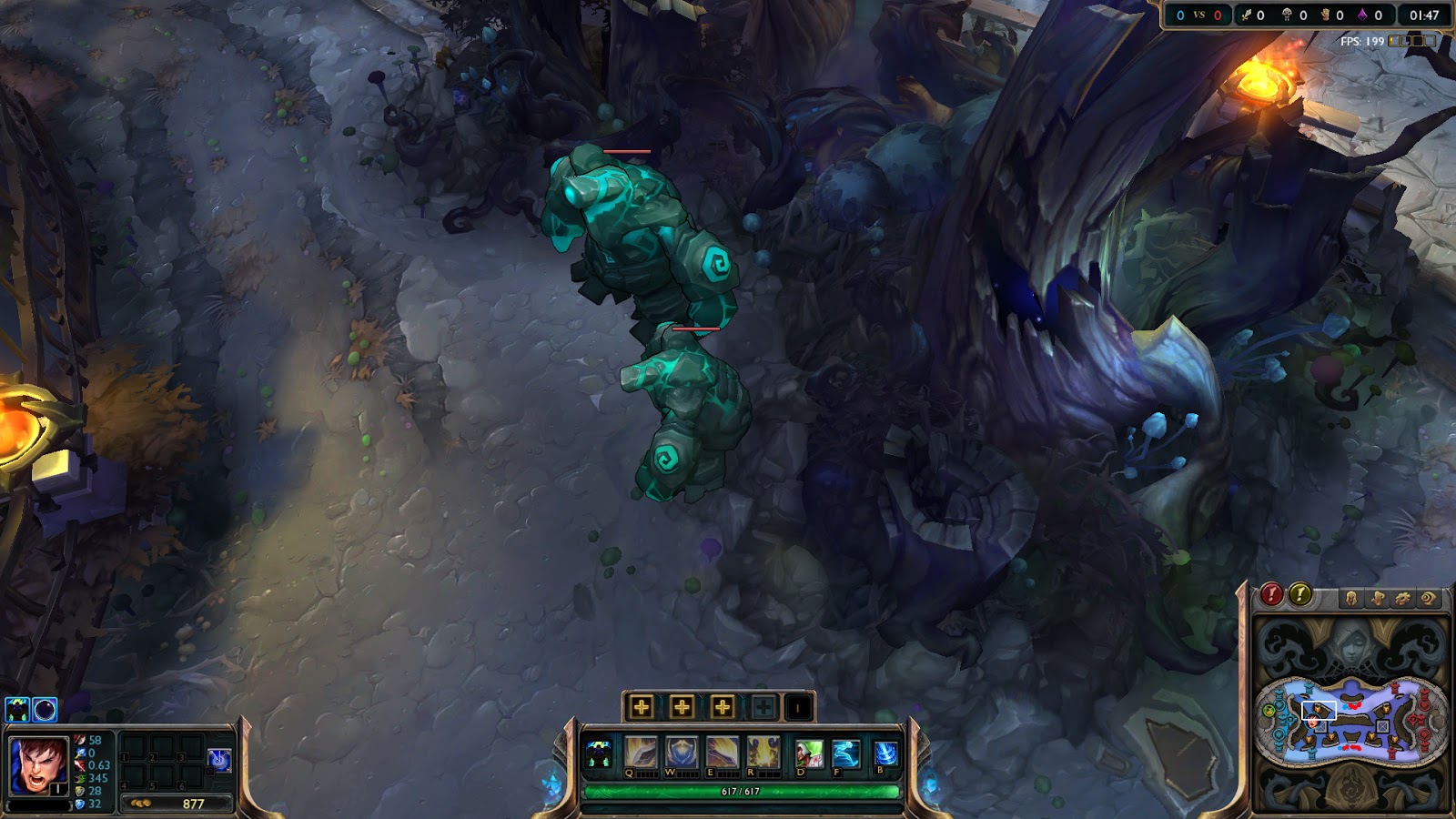Open the jungle camp filter above the minimap
The image size is (1456, 819).
pos(1378,598)
